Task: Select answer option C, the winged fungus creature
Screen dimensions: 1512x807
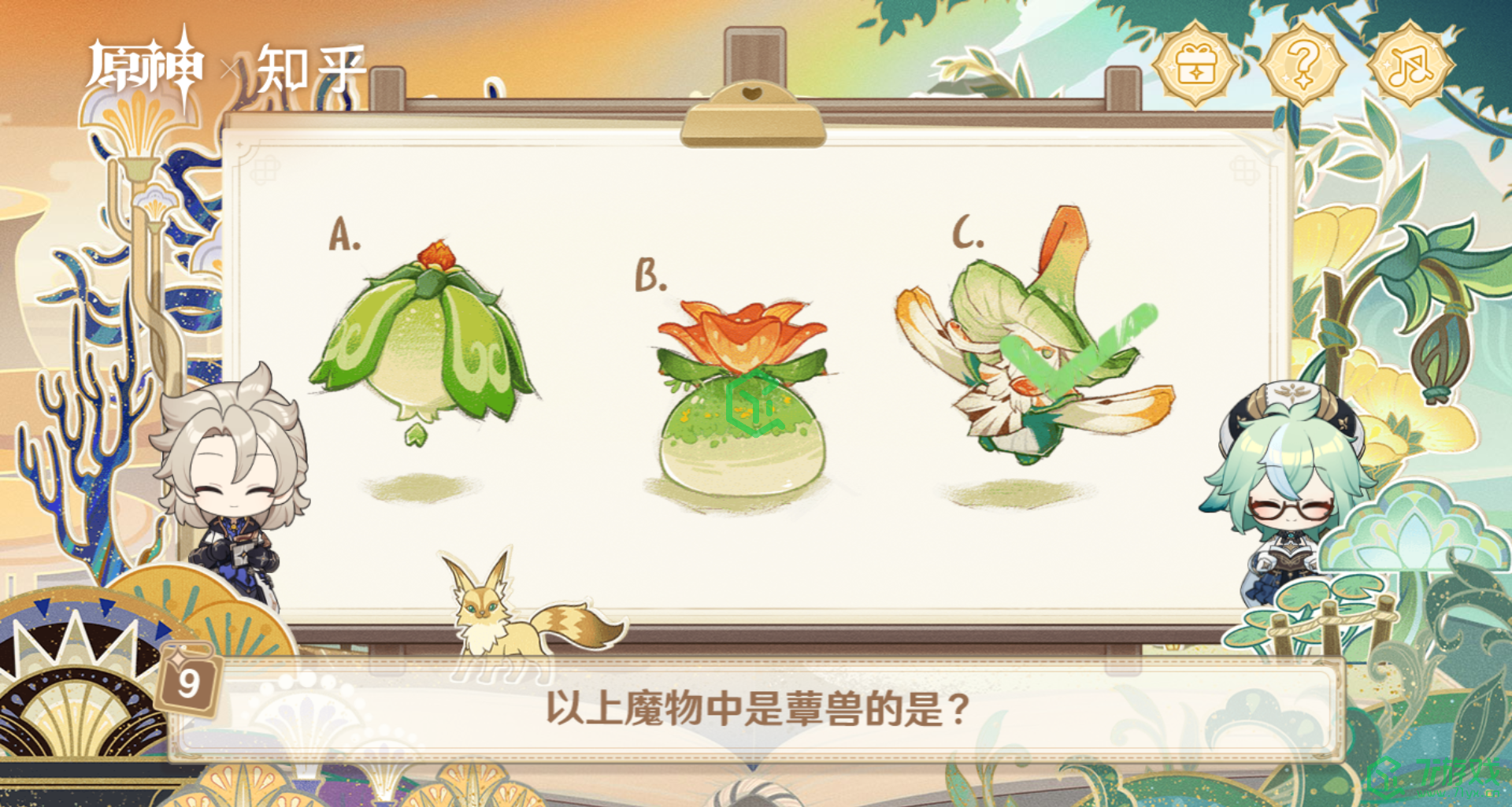Action: (1024, 354)
